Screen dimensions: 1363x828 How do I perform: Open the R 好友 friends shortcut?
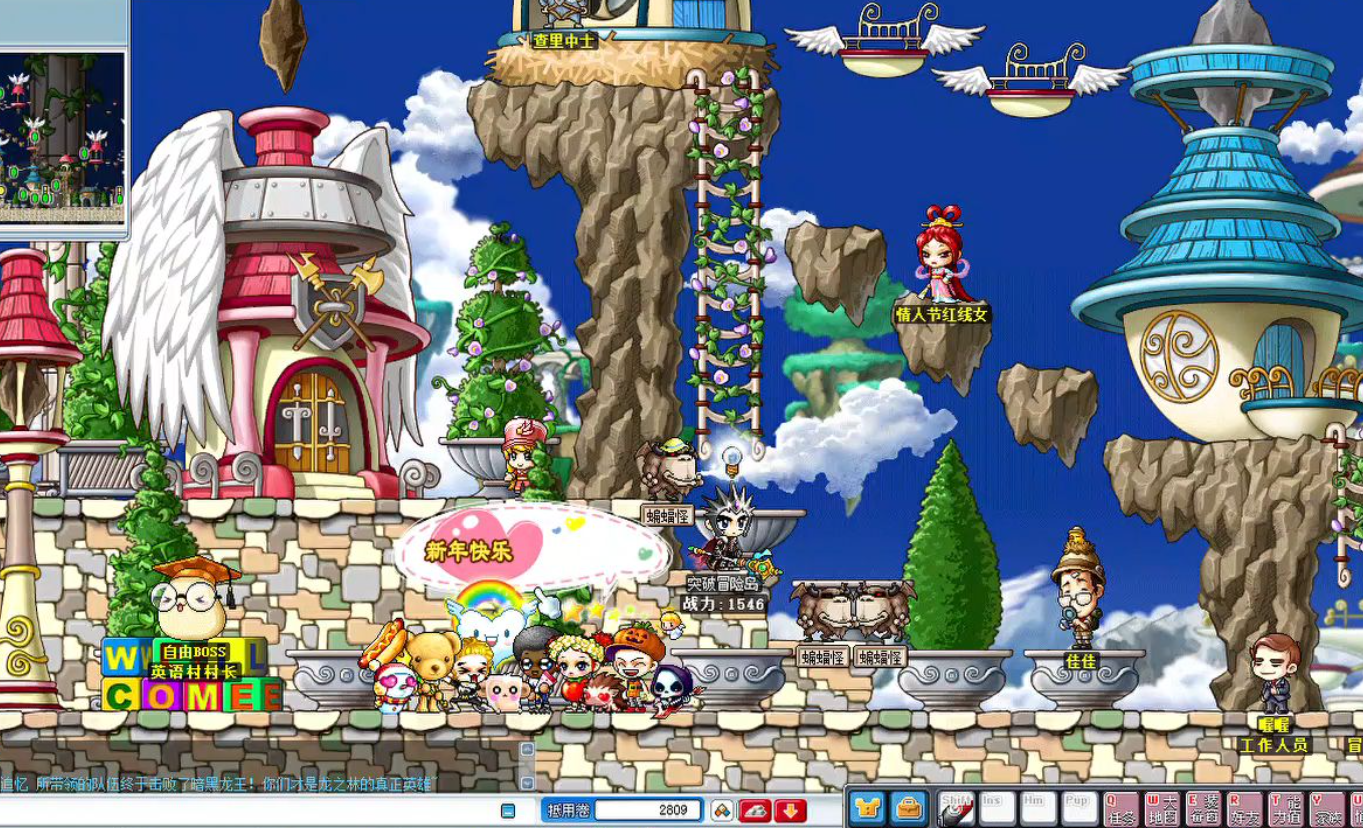pyautogui.click(x=1244, y=809)
